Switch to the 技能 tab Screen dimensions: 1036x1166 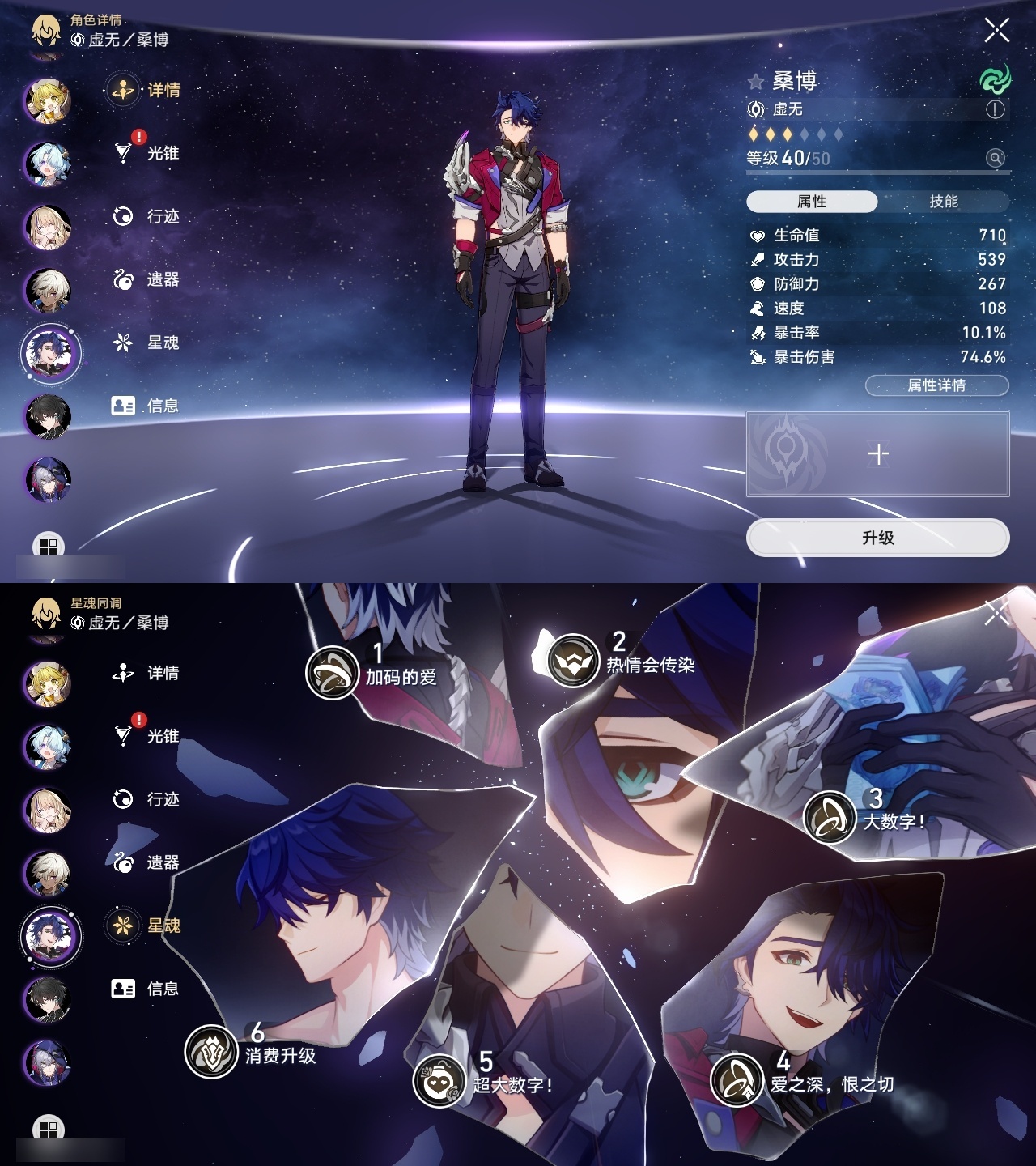click(945, 199)
